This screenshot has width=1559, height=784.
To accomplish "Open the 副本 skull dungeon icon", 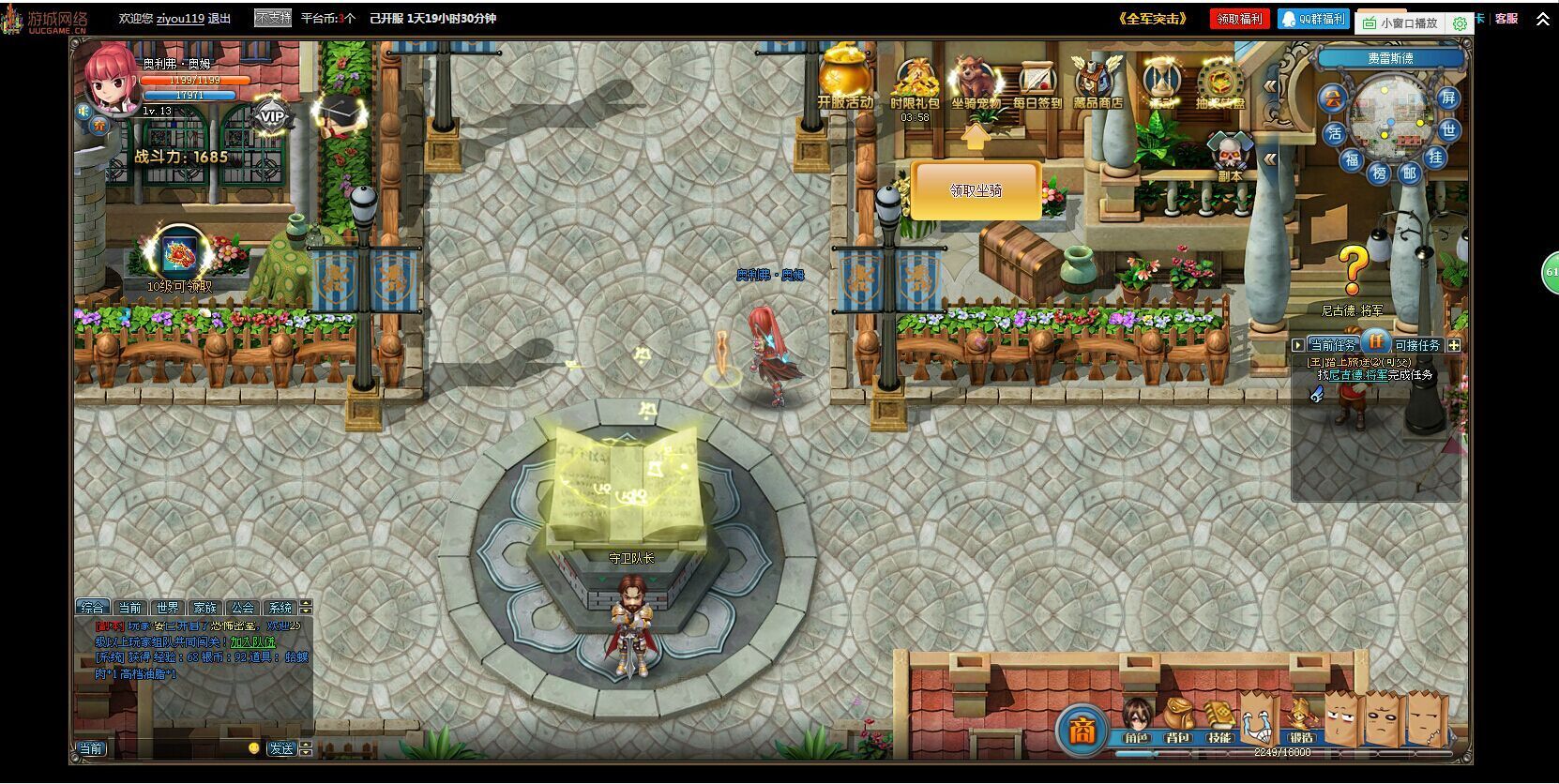I will [x=1230, y=154].
